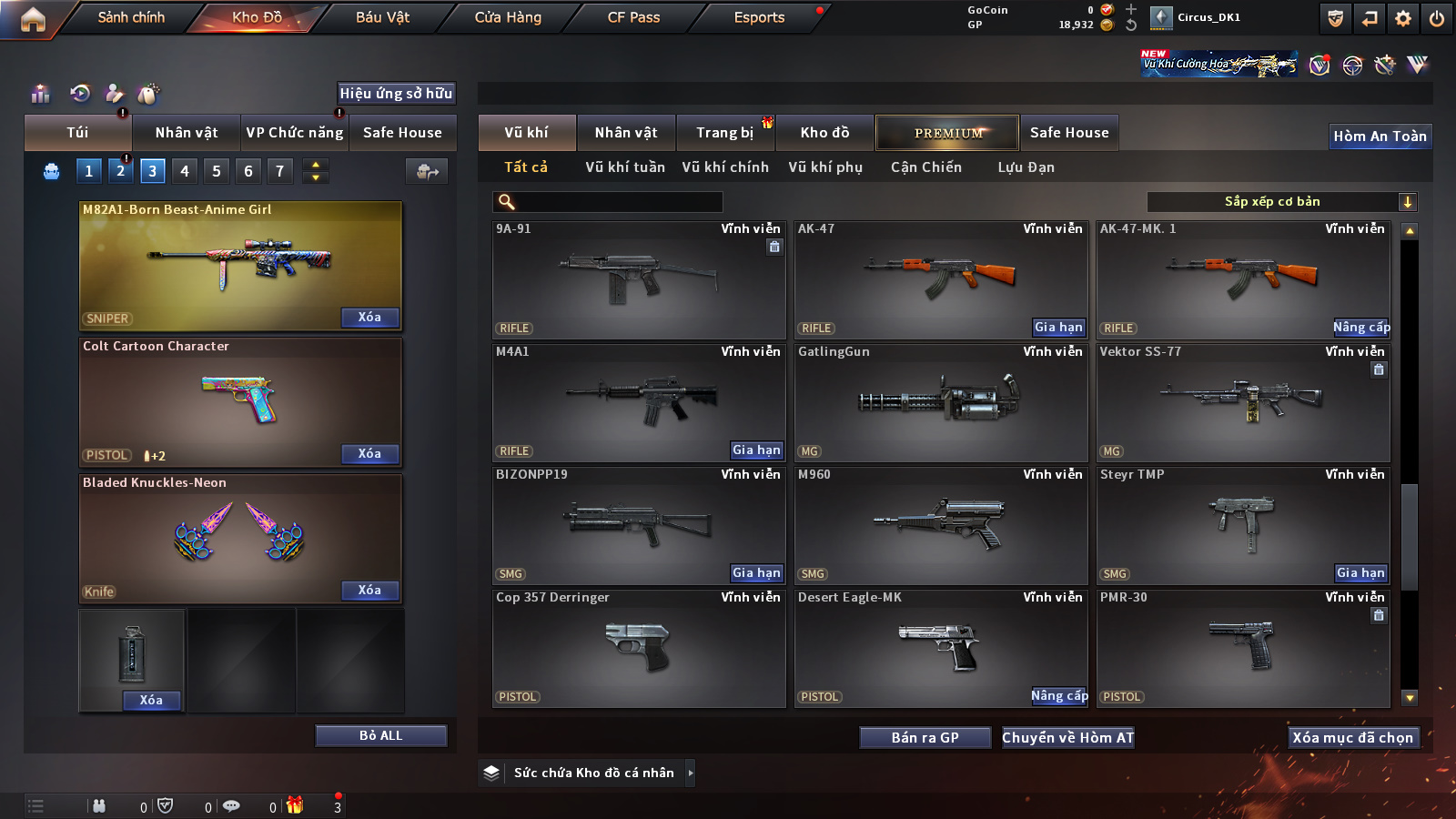Image resolution: width=1456 pixels, height=819 pixels.
Task: Switch to the Cửa Hàng shop tab
Action: point(508,17)
